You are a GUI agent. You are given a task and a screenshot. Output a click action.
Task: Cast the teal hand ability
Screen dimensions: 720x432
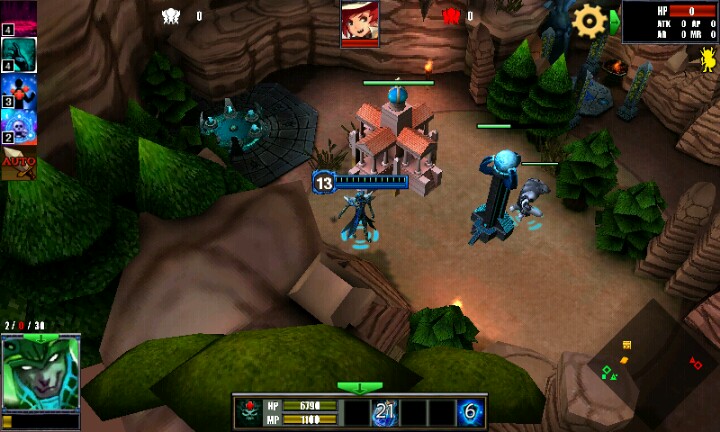tap(20, 55)
